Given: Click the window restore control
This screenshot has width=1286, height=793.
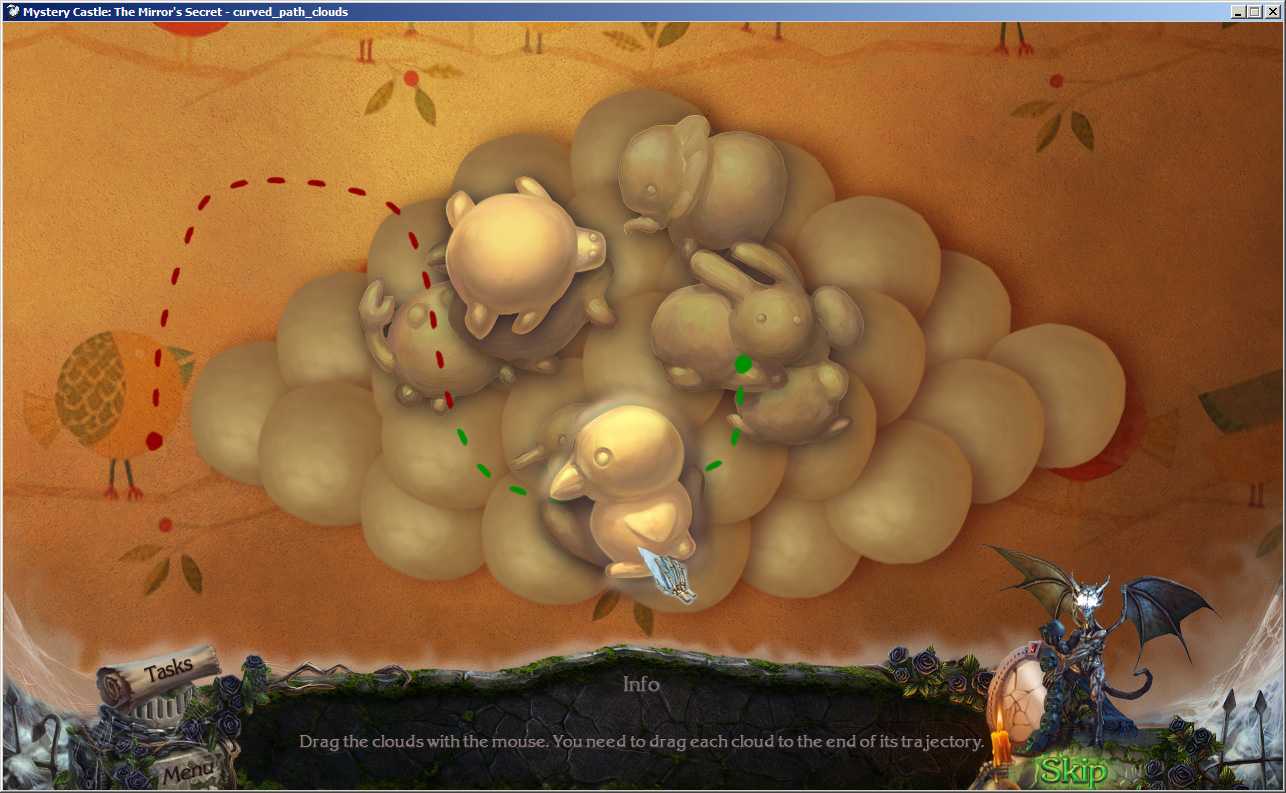Looking at the screenshot, I should coord(1253,11).
